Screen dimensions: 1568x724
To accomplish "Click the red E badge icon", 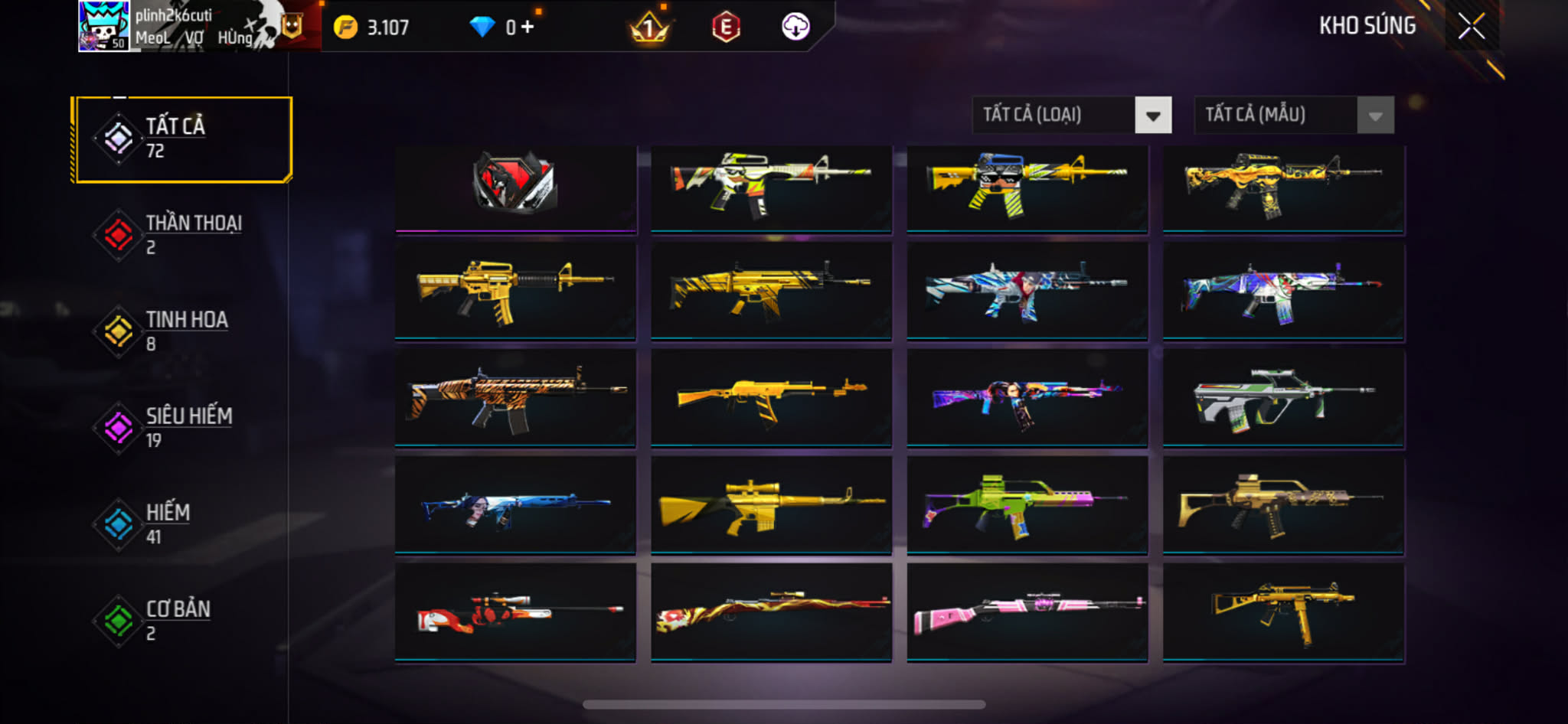I will tap(726, 28).
